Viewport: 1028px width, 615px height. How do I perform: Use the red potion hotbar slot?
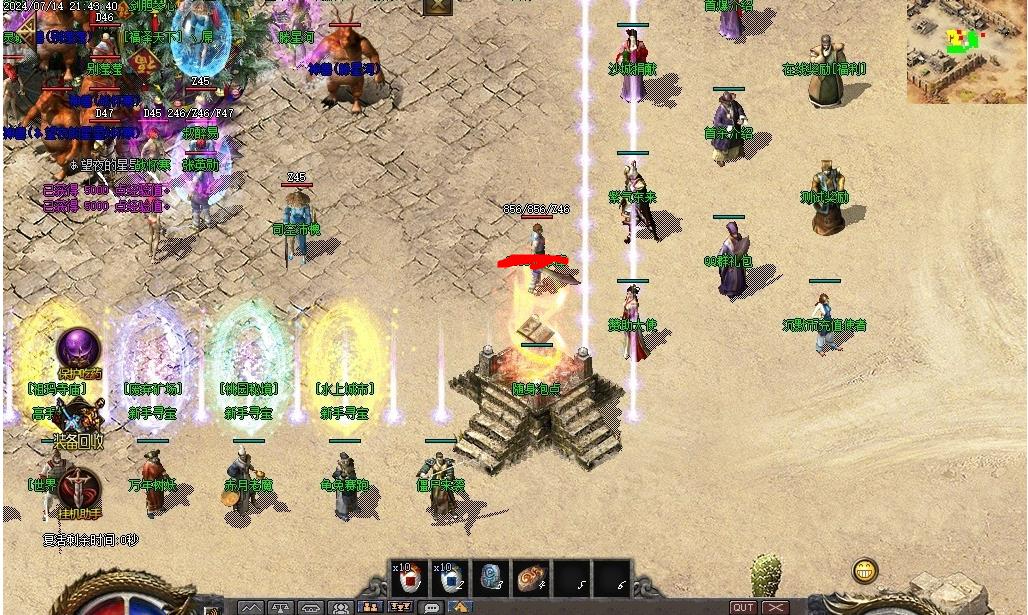point(408,578)
